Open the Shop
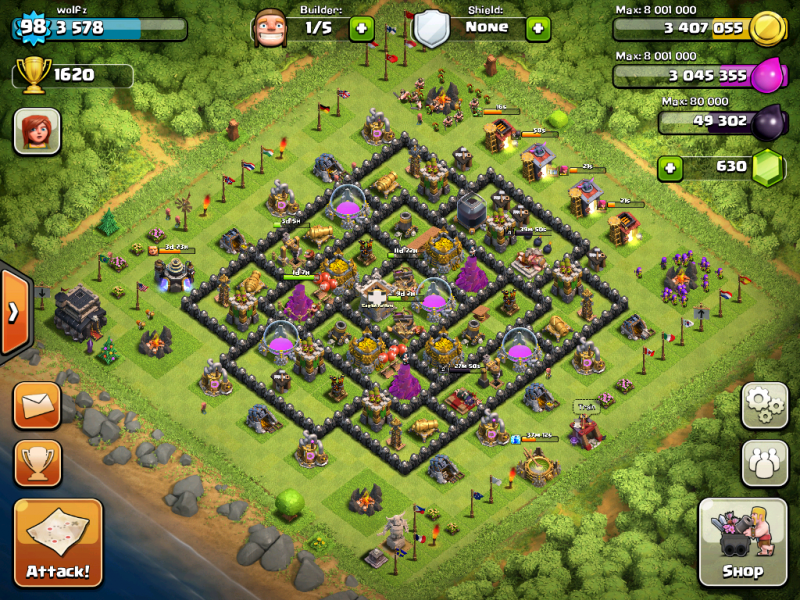Viewport: 800px width, 600px height. pos(742,542)
